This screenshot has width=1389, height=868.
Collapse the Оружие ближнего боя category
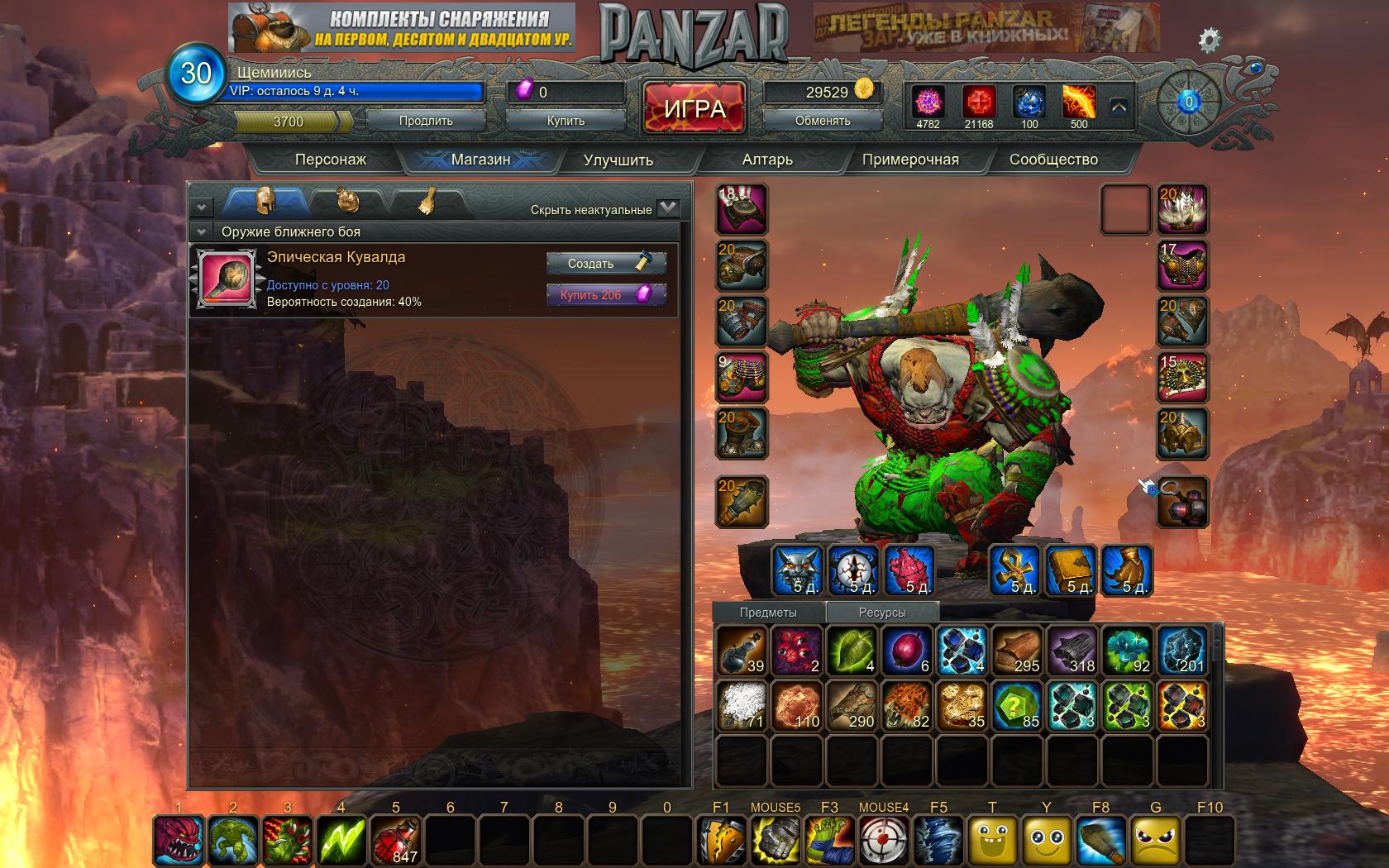pos(200,231)
